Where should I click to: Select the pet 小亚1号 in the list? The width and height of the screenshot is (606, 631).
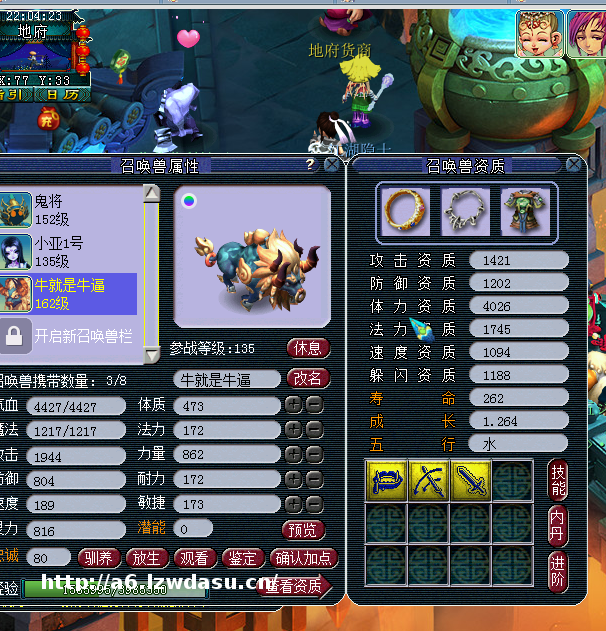point(70,251)
